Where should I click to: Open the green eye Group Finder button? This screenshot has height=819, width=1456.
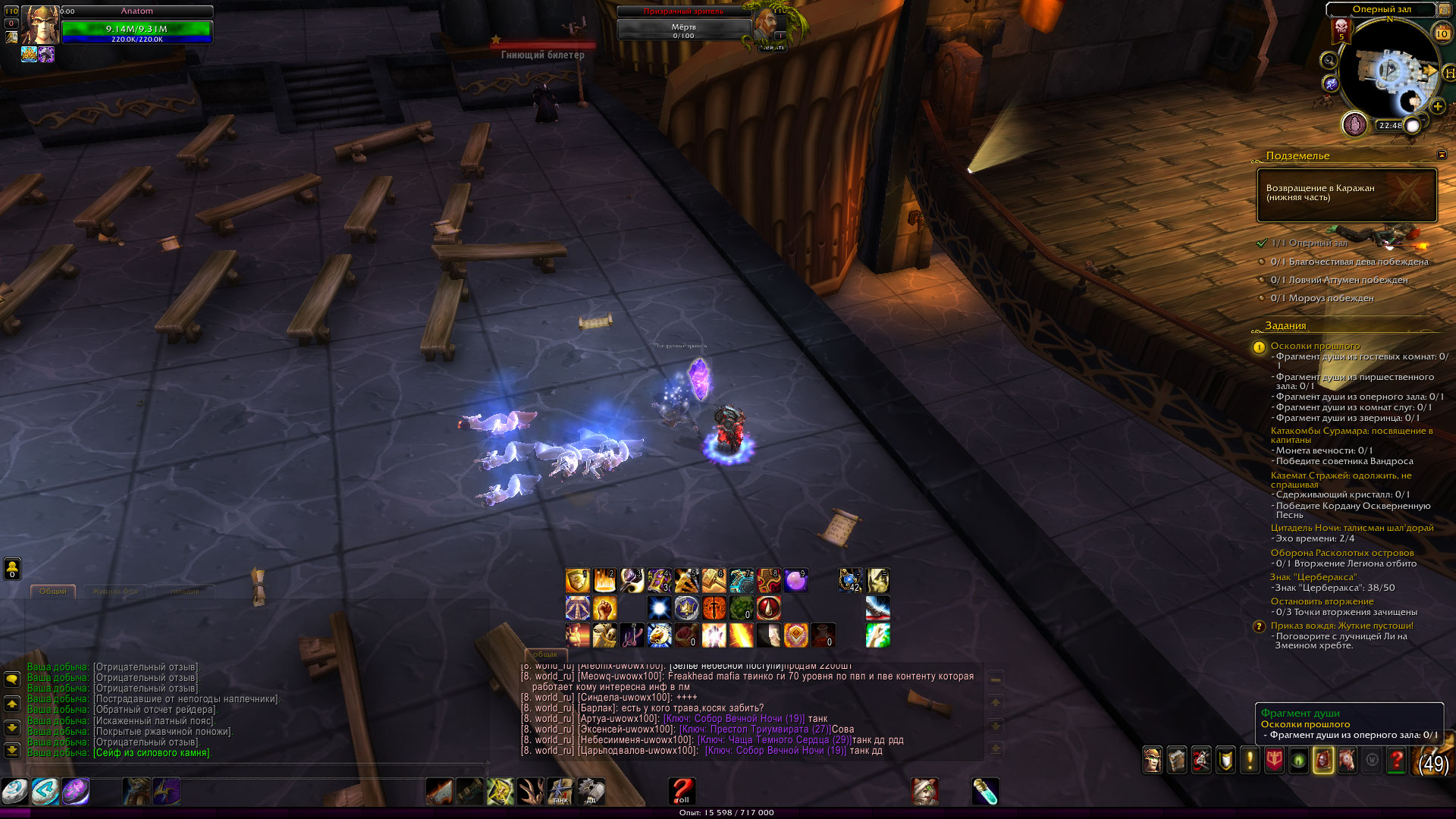pos(1298,760)
